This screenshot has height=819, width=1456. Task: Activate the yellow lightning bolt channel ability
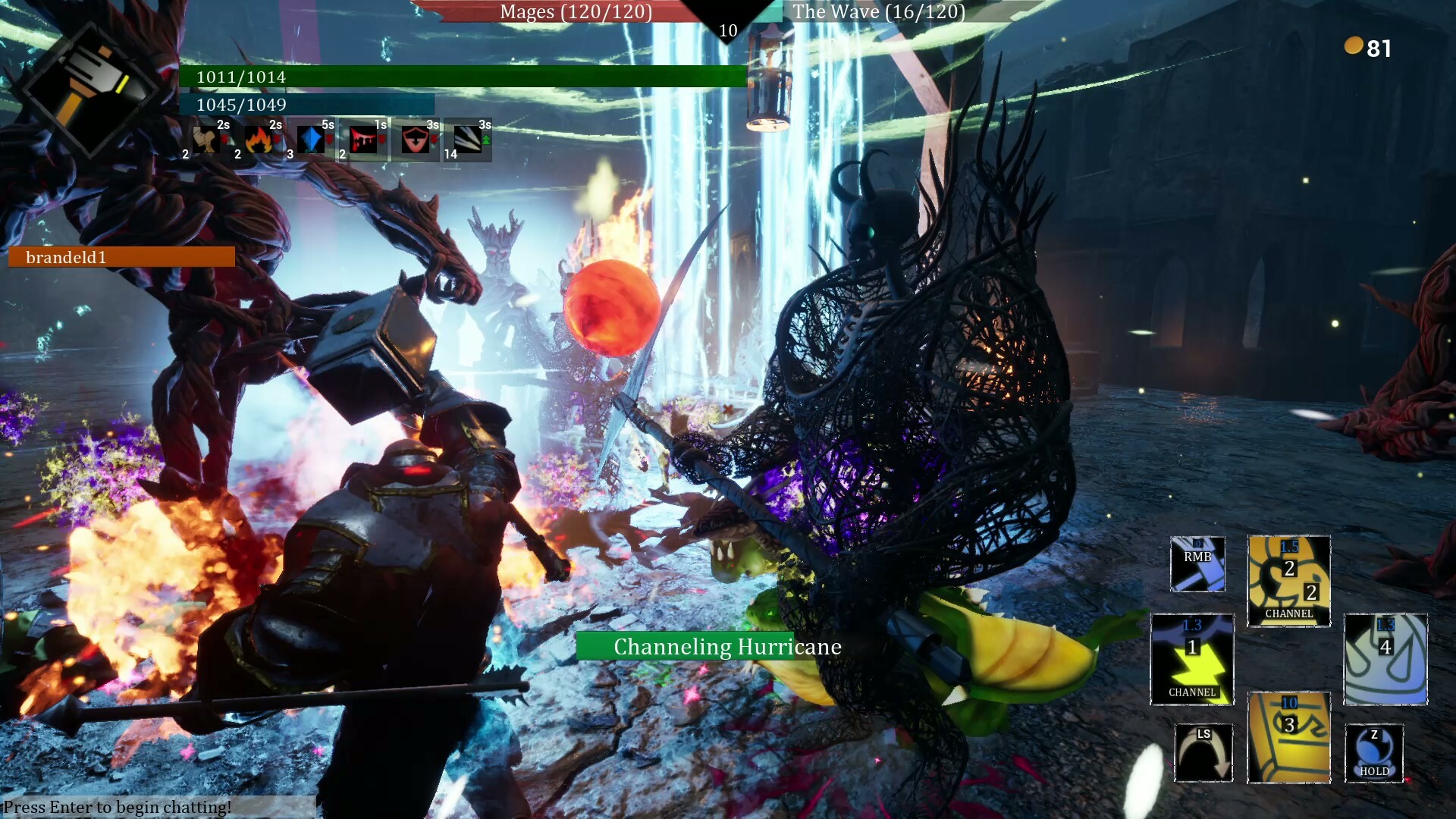[x=1192, y=659]
